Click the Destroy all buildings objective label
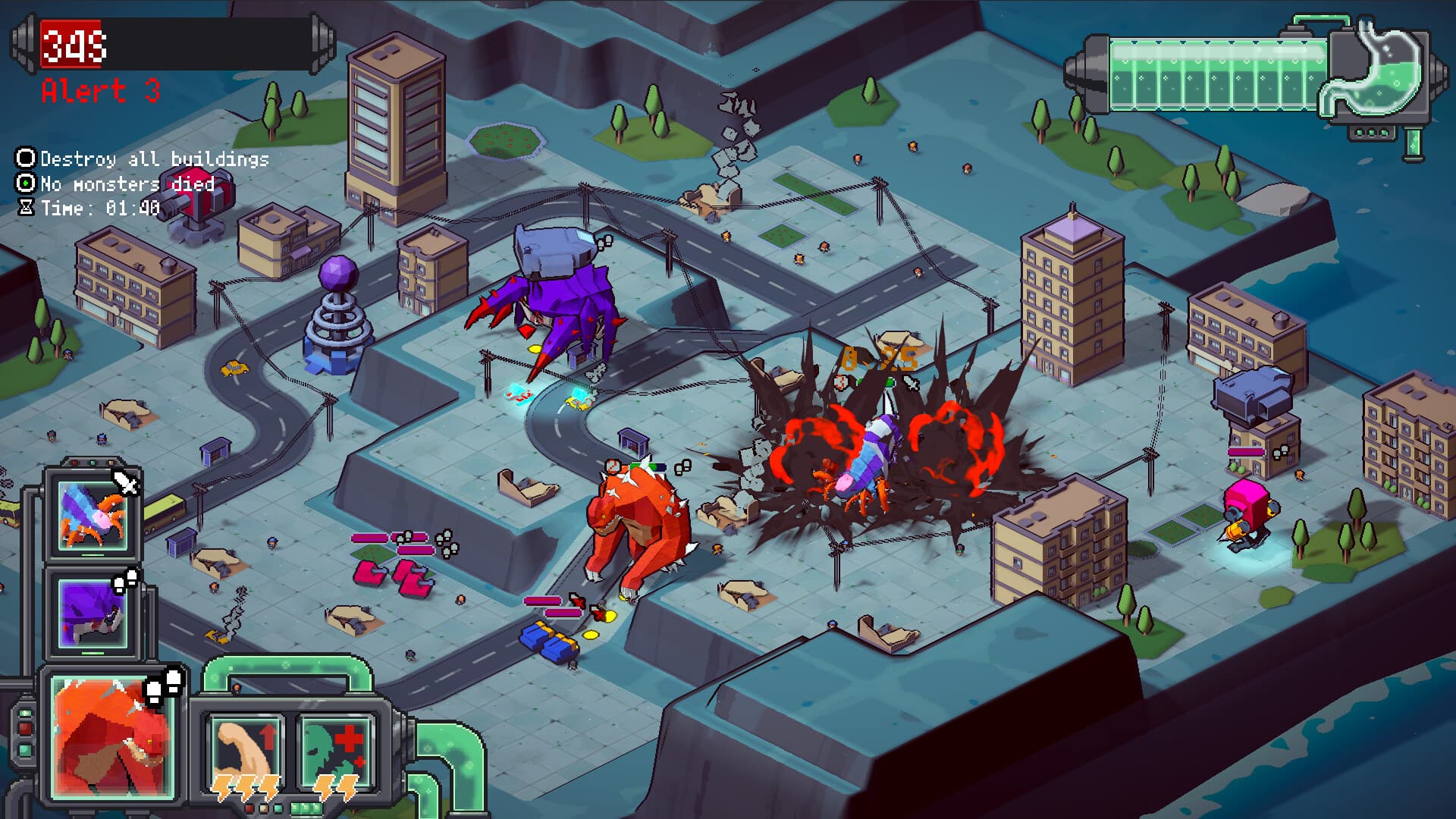1456x819 pixels. point(155,160)
